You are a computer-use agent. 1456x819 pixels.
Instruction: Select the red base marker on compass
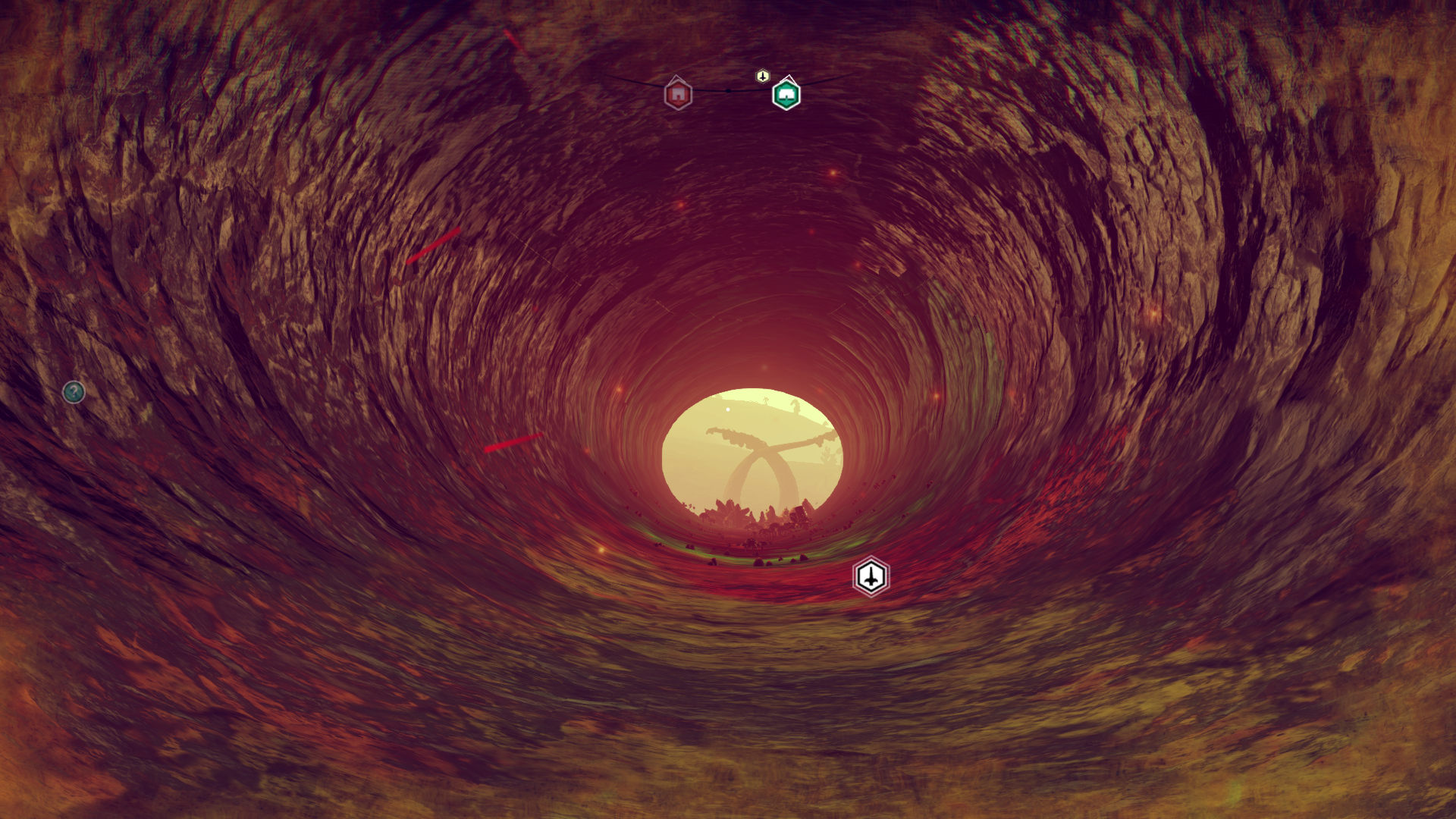(678, 95)
